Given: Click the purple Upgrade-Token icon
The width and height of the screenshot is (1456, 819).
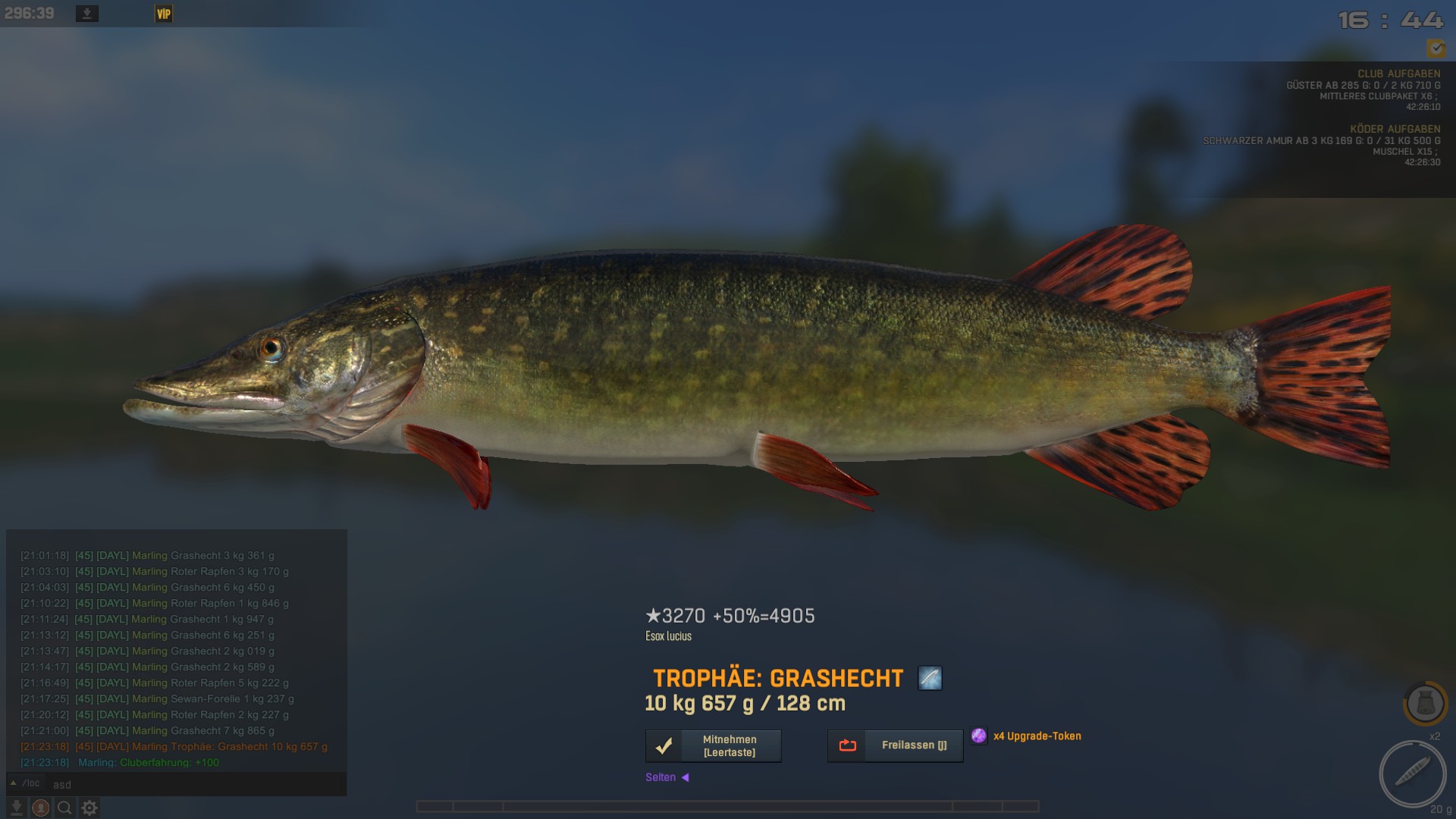Looking at the screenshot, I should pos(979,736).
